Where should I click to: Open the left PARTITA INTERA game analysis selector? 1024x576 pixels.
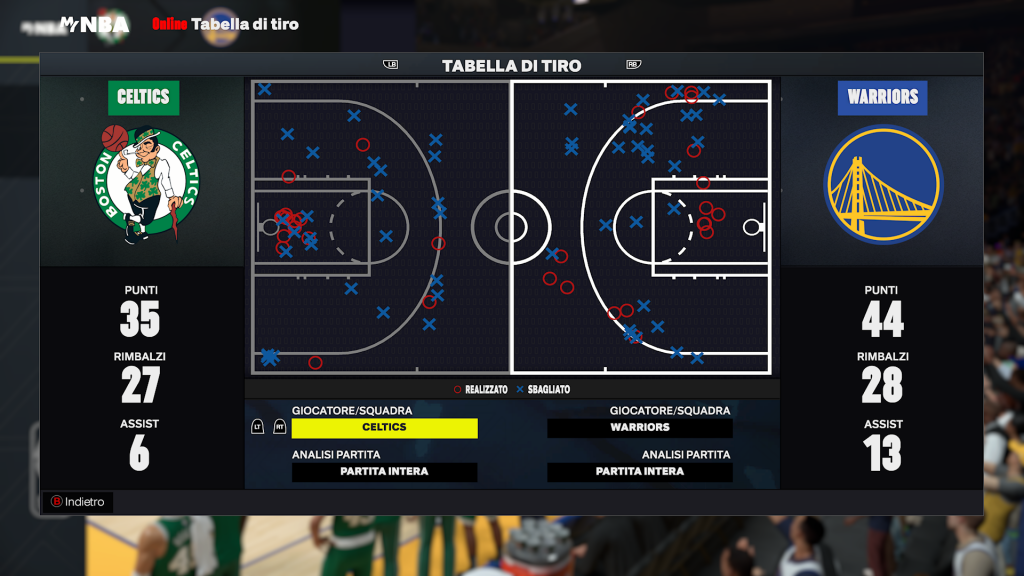click(x=384, y=472)
